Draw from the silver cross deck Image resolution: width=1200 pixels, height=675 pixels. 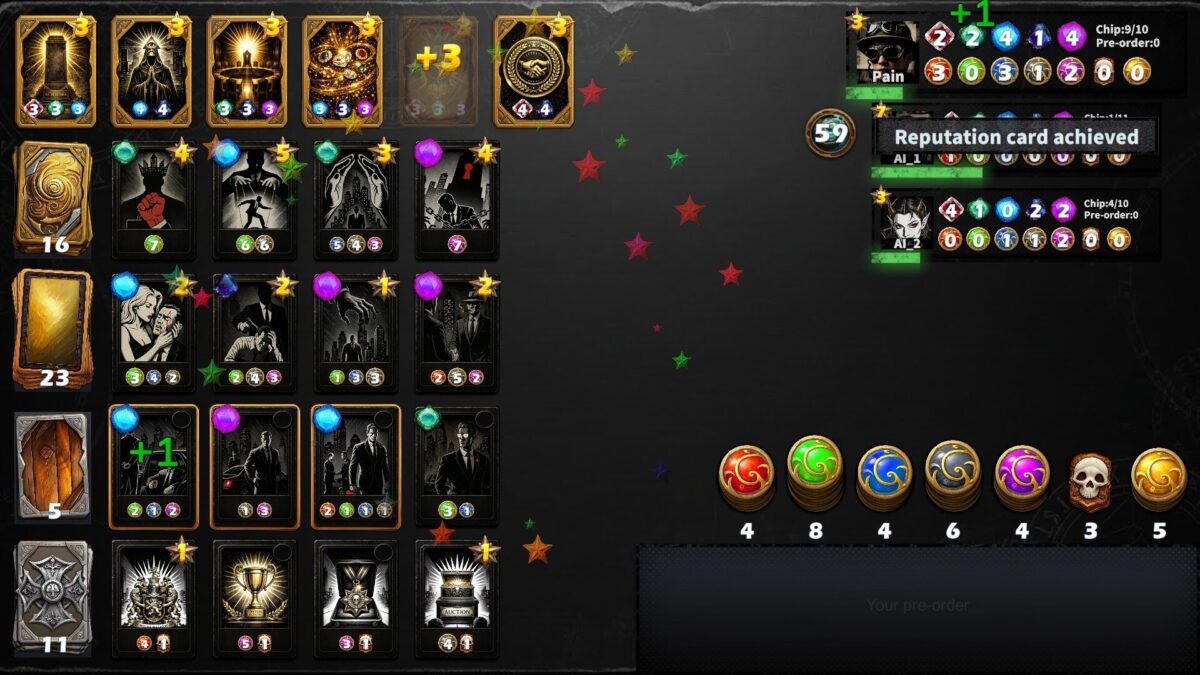click(53, 595)
